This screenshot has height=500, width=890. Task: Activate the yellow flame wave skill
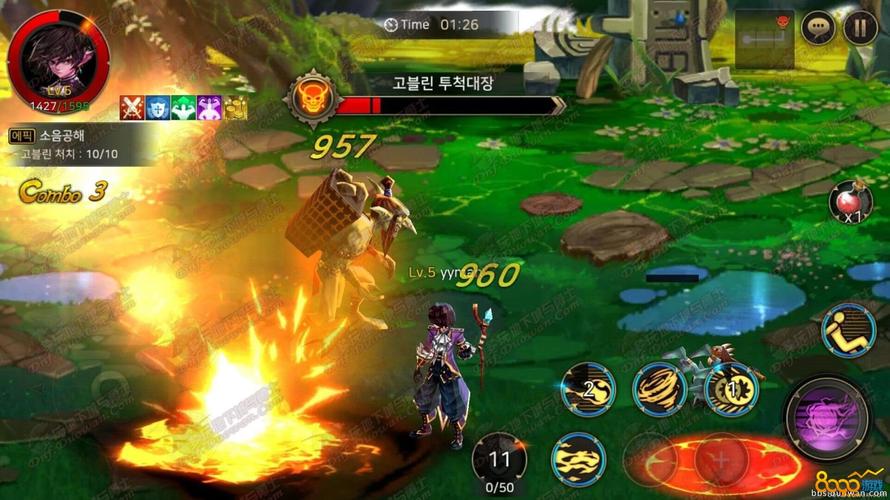(x=576, y=459)
